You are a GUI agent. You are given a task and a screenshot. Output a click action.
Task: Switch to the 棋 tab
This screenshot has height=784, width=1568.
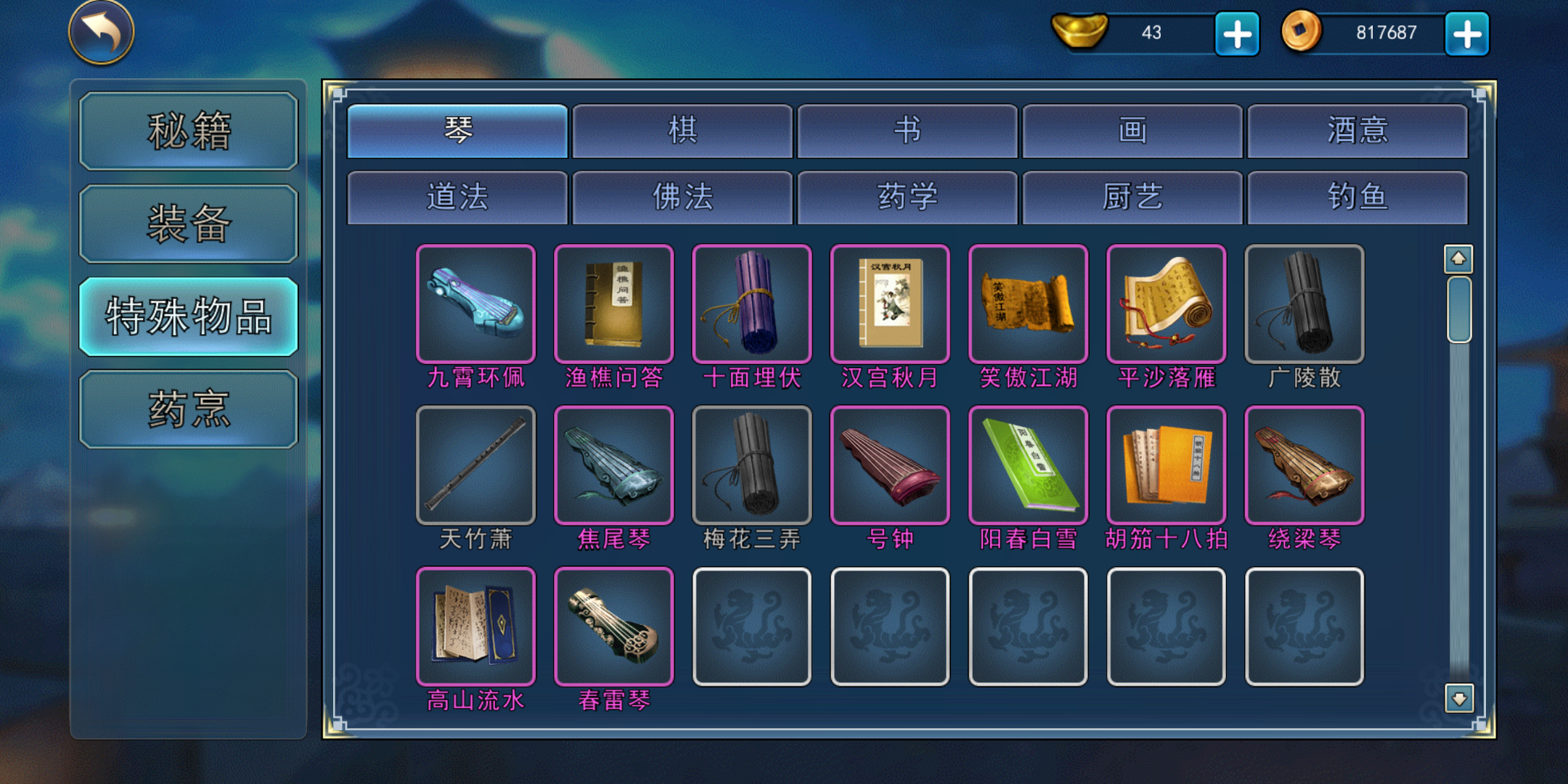682,129
